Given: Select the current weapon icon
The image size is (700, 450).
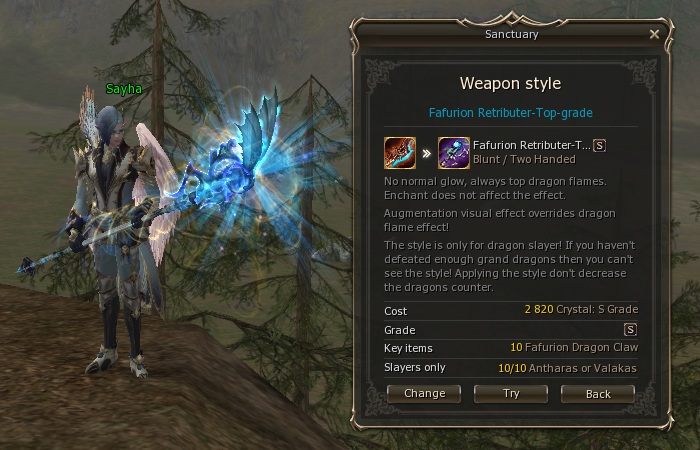Looking at the screenshot, I should point(400,153).
